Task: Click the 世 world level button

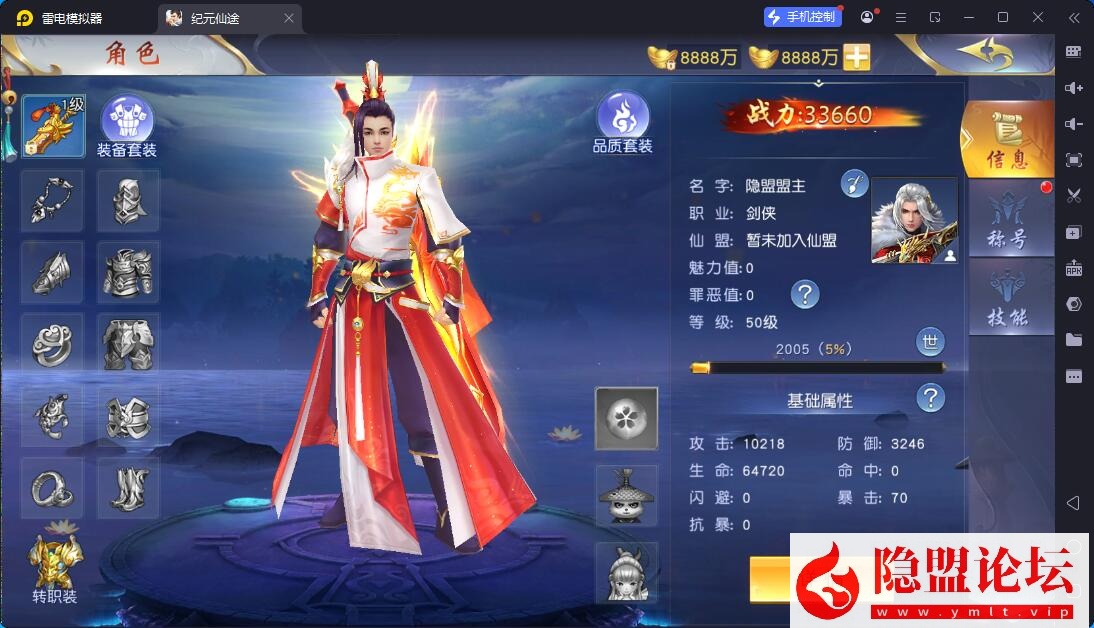Action: 931,342
